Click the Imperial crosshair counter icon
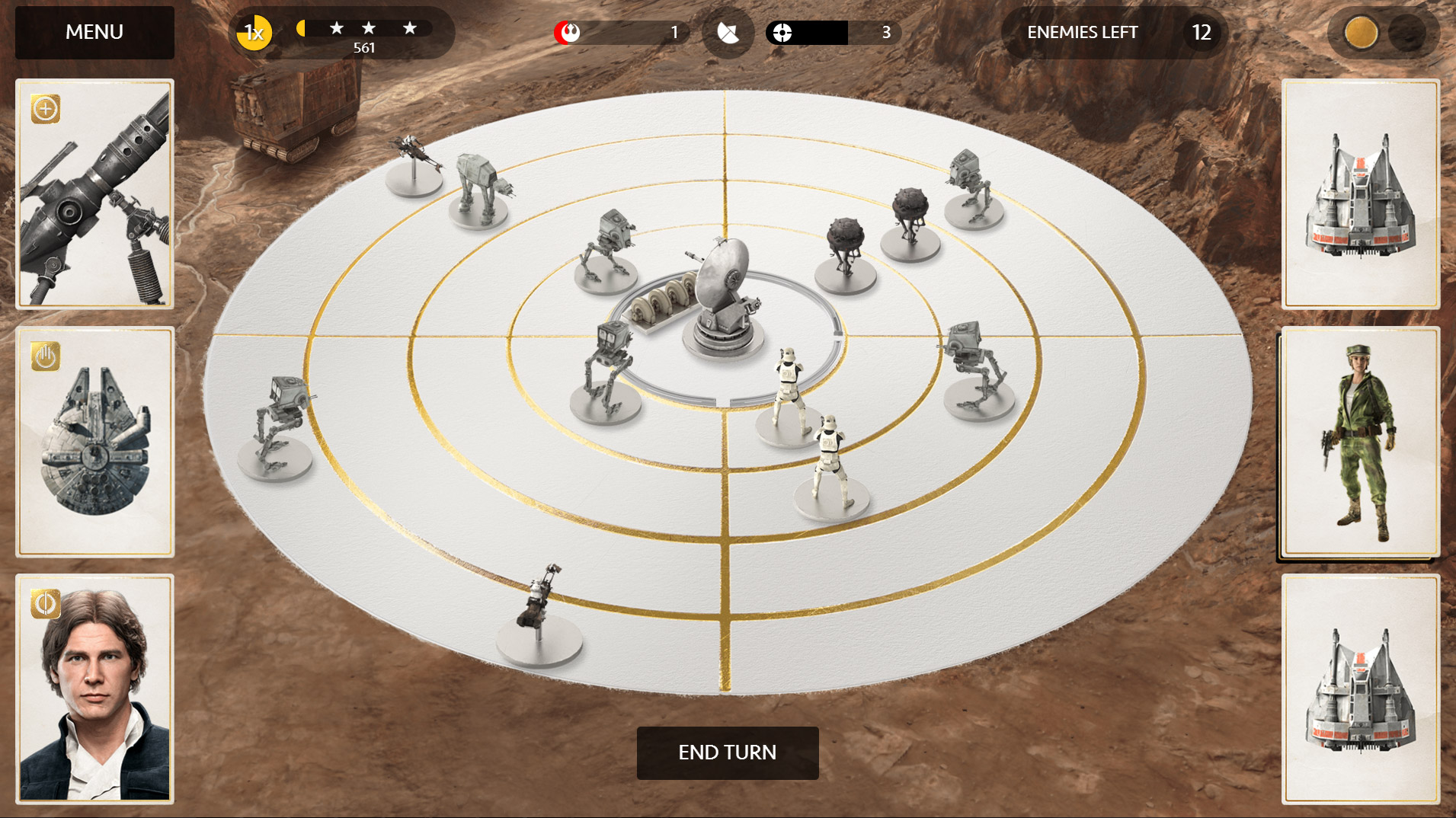This screenshot has height=818, width=1456. [784, 32]
